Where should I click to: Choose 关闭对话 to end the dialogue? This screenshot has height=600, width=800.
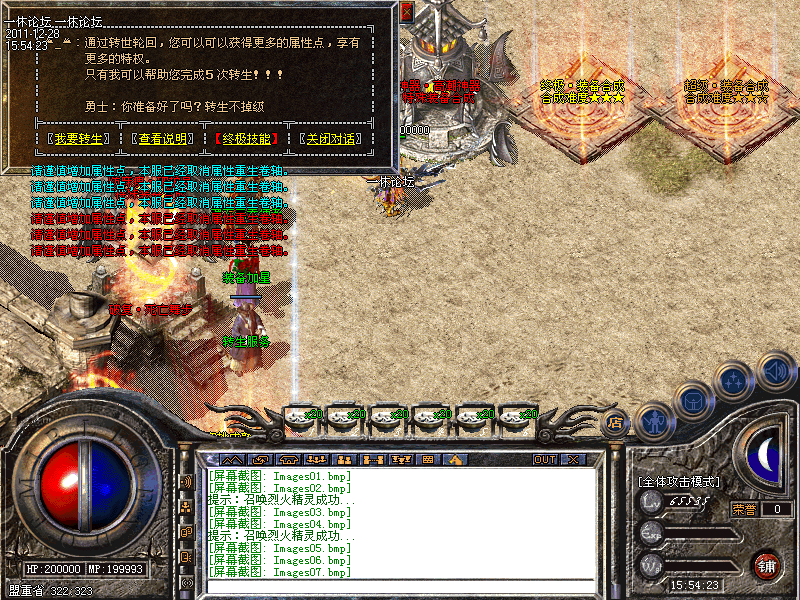330,139
